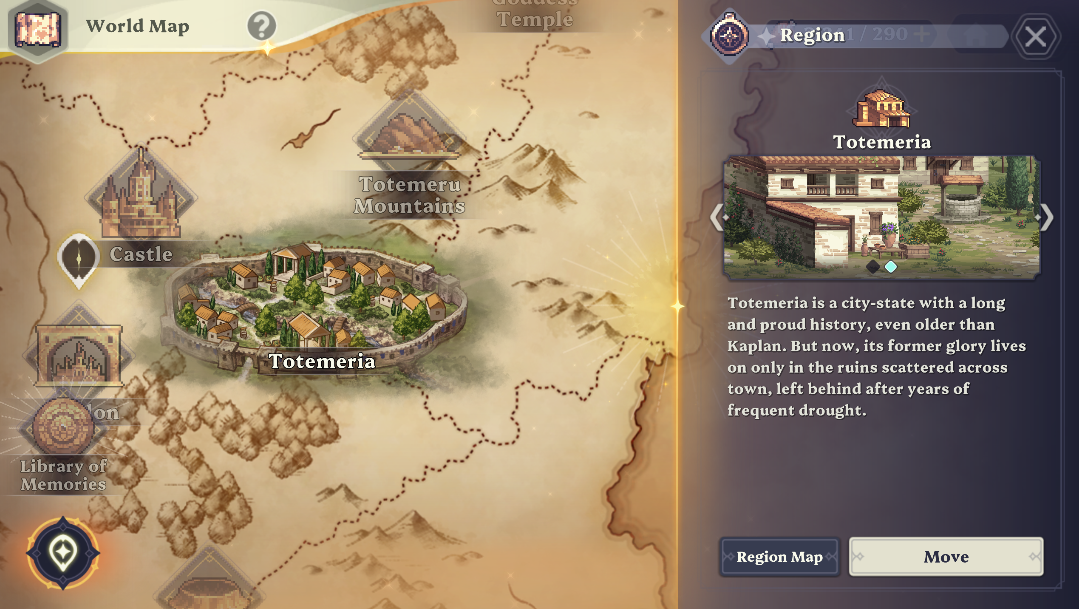Show the previous Totemeria preview image
Viewport: 1079px width, 609px height.
coord(716,217)
